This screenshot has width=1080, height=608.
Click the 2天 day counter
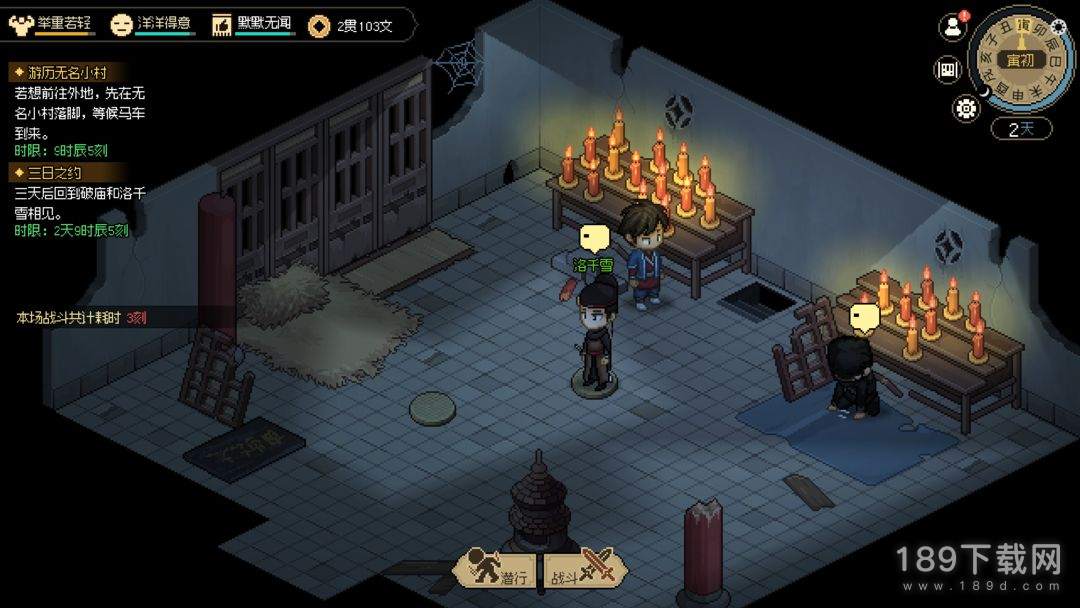click(x=1019, y=129)
